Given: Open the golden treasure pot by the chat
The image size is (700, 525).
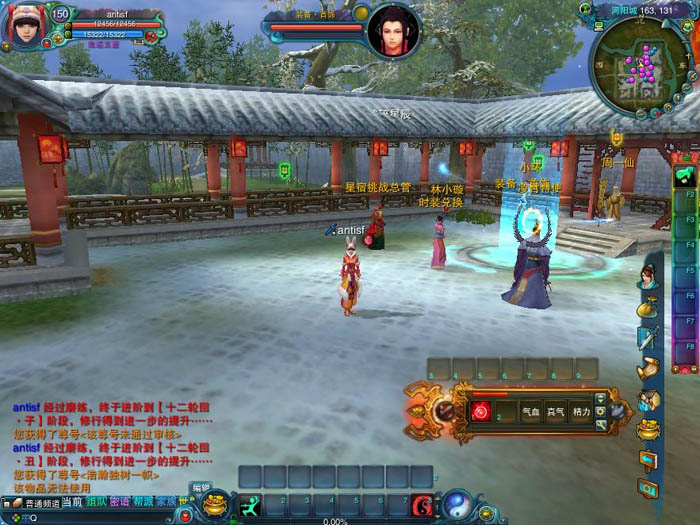Looking at the screenshot, I should tap(214, 504).
